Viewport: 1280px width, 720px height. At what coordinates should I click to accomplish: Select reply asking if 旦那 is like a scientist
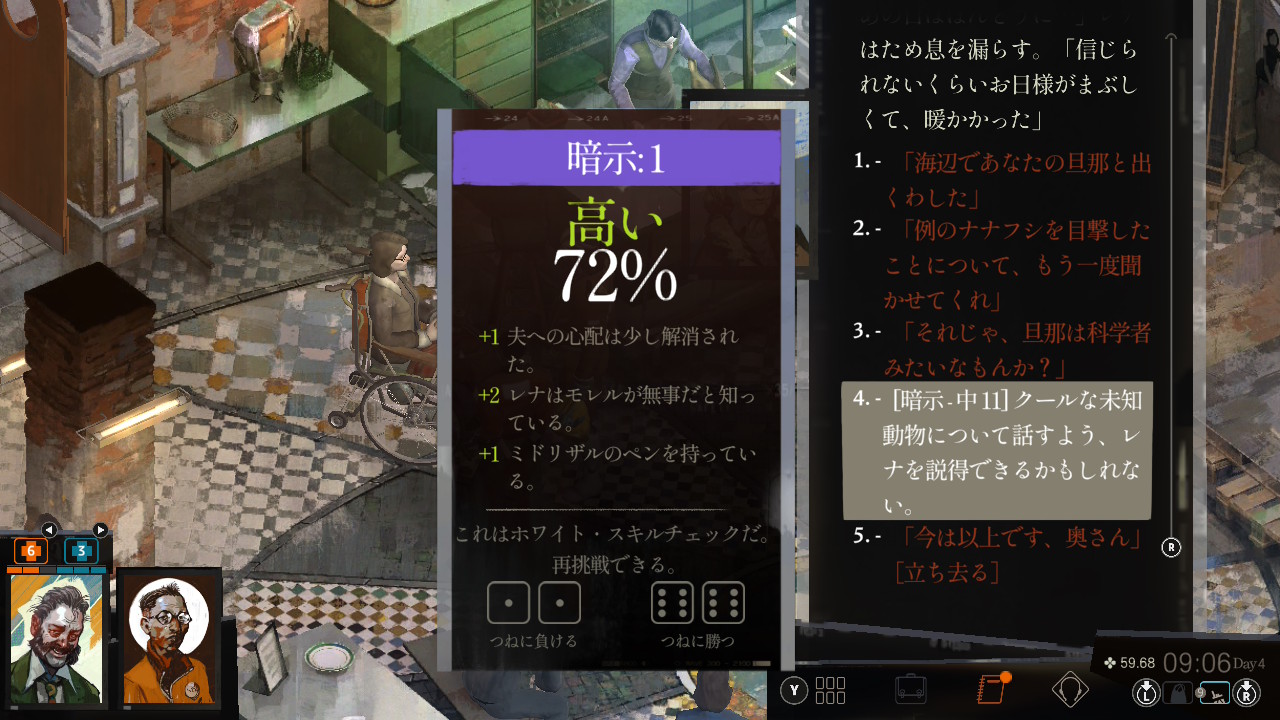pos(1010,347)
